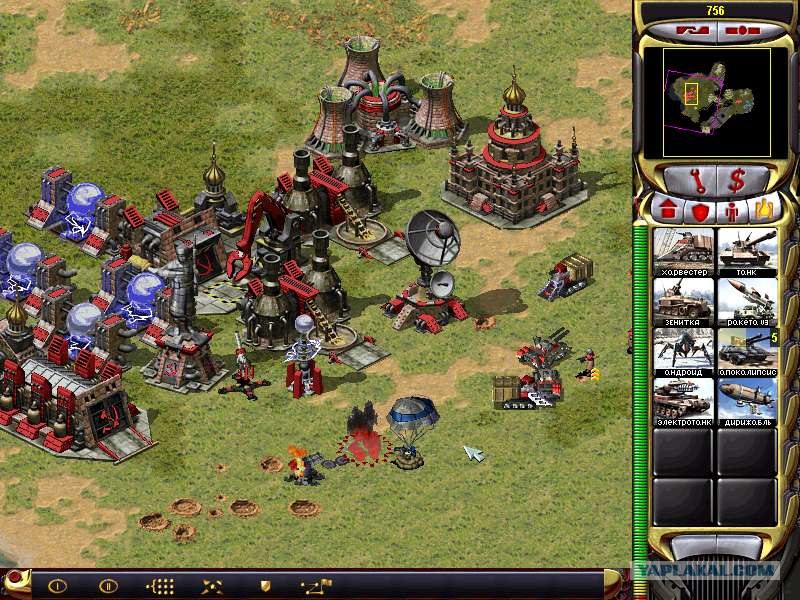Set a waypoint path with the flag icon
Screen dimensions: 800x600
(315, 585)
